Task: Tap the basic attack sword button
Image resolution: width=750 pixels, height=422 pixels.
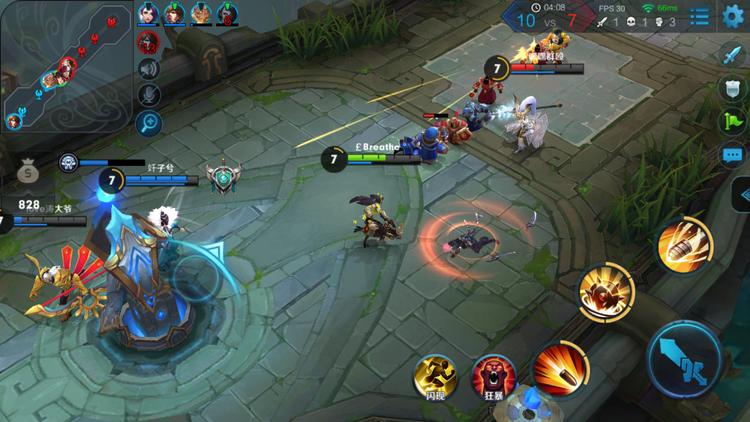Action: tap(685, 357)
